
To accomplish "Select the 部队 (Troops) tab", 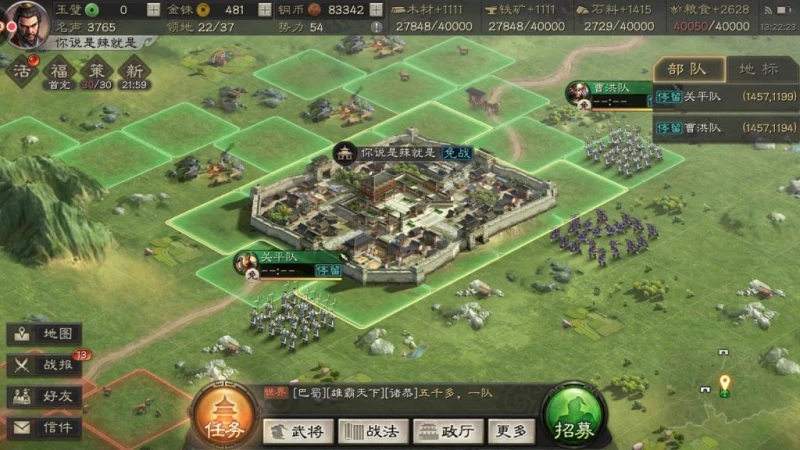I will [688, 69].
